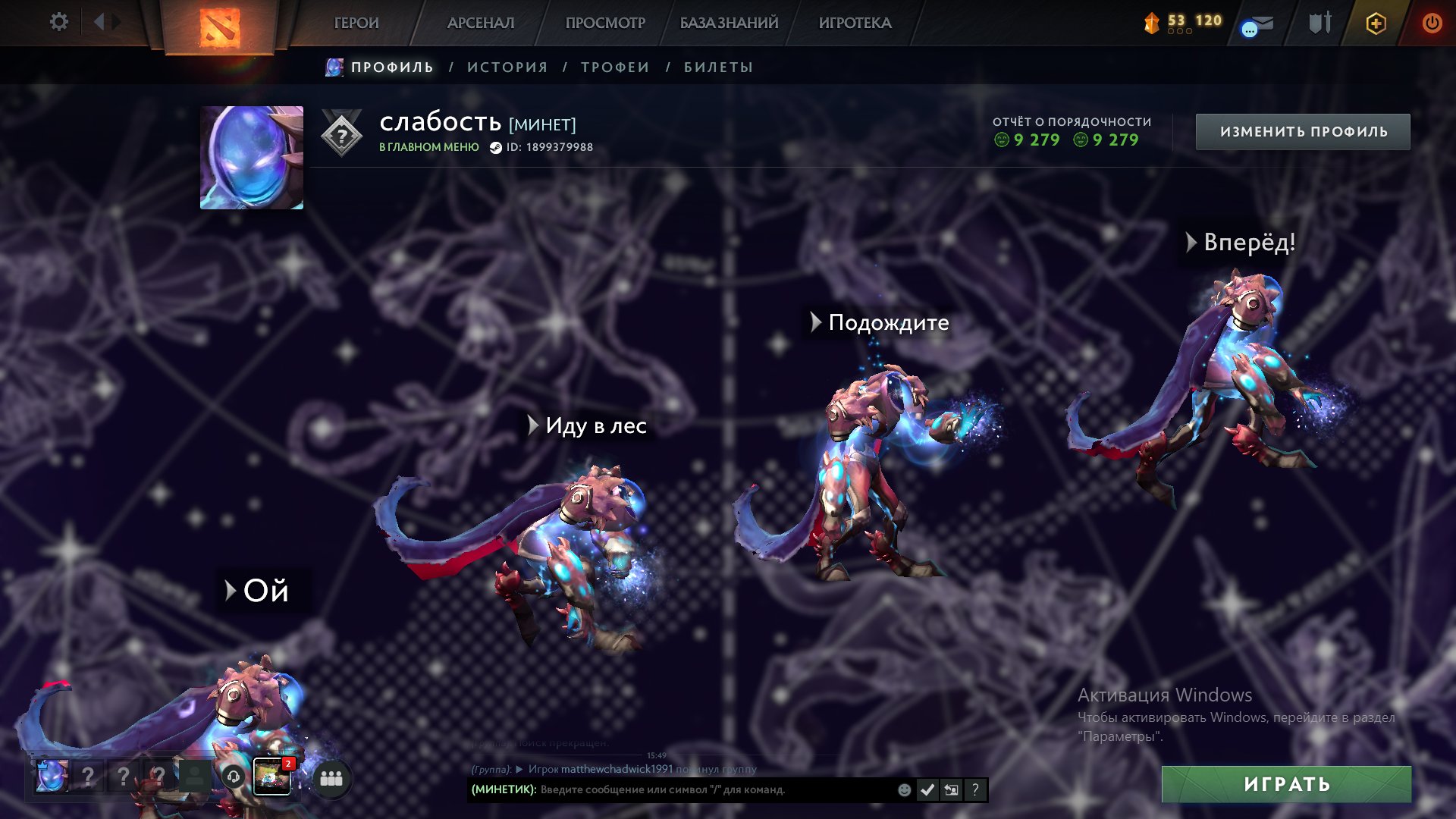Click the chat message input field

coord(682,790)
